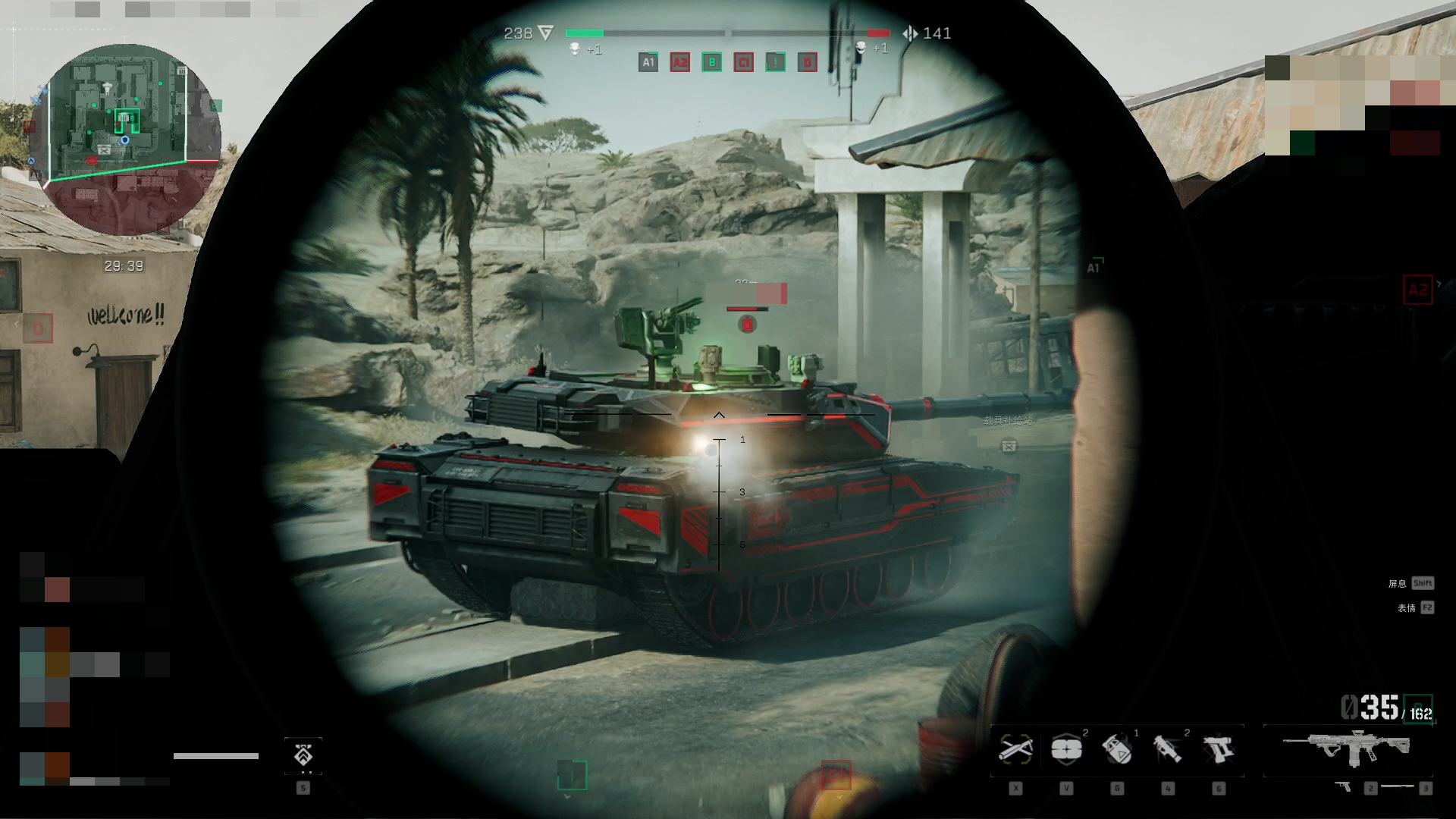The height and width of the screenshot is (819, 1456).
Task: Select the contested objective marker with exclamation mark
Action: click(x=775, y=62)
